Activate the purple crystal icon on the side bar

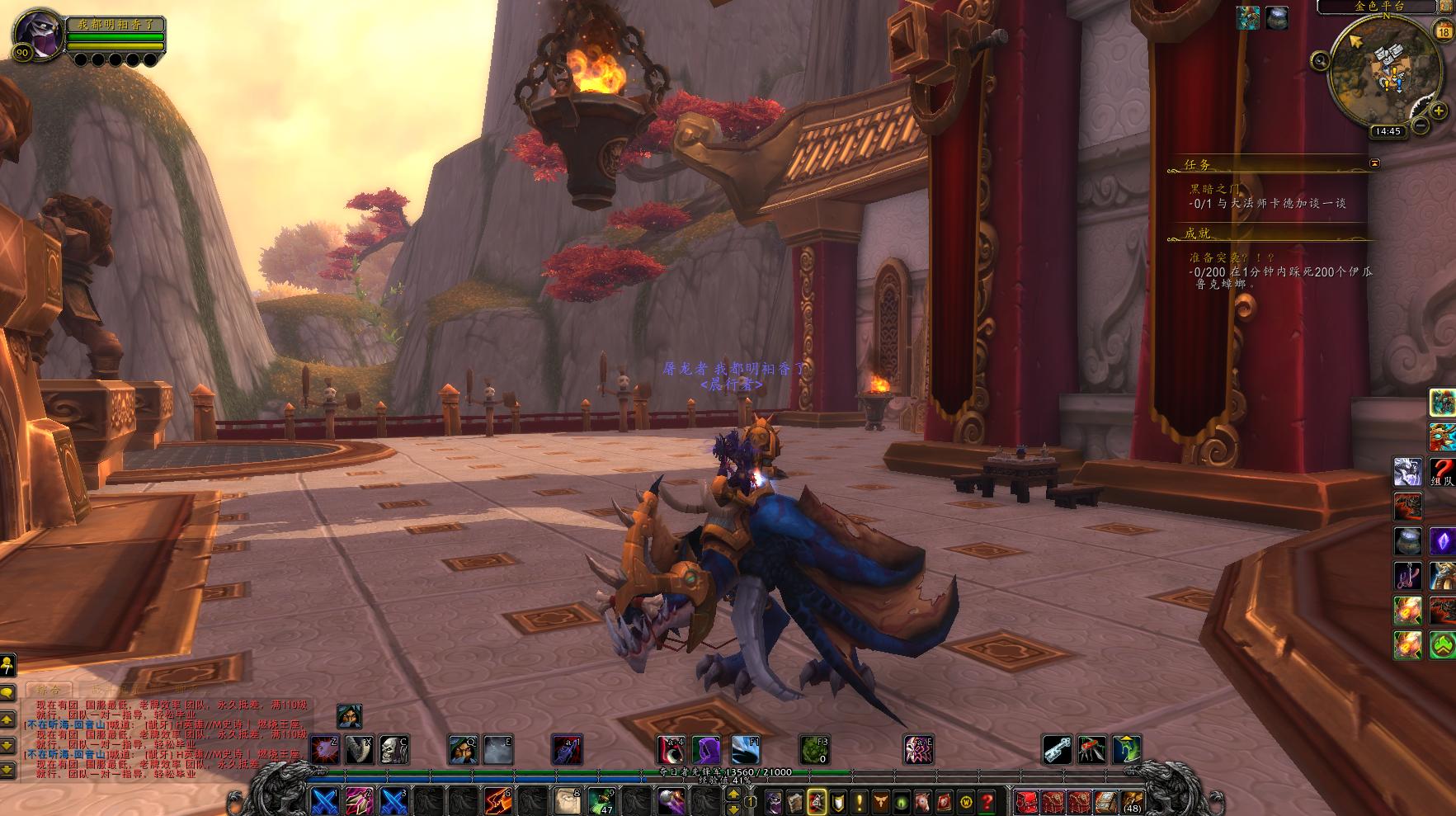pos(1442,541)
